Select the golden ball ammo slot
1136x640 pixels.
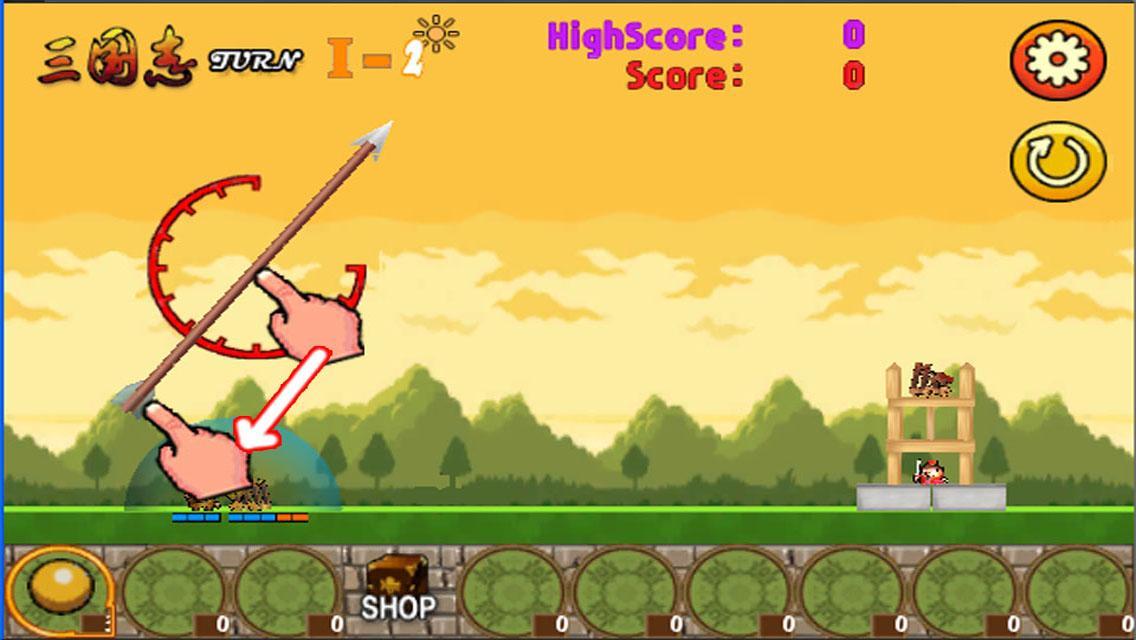pos(60,590)
